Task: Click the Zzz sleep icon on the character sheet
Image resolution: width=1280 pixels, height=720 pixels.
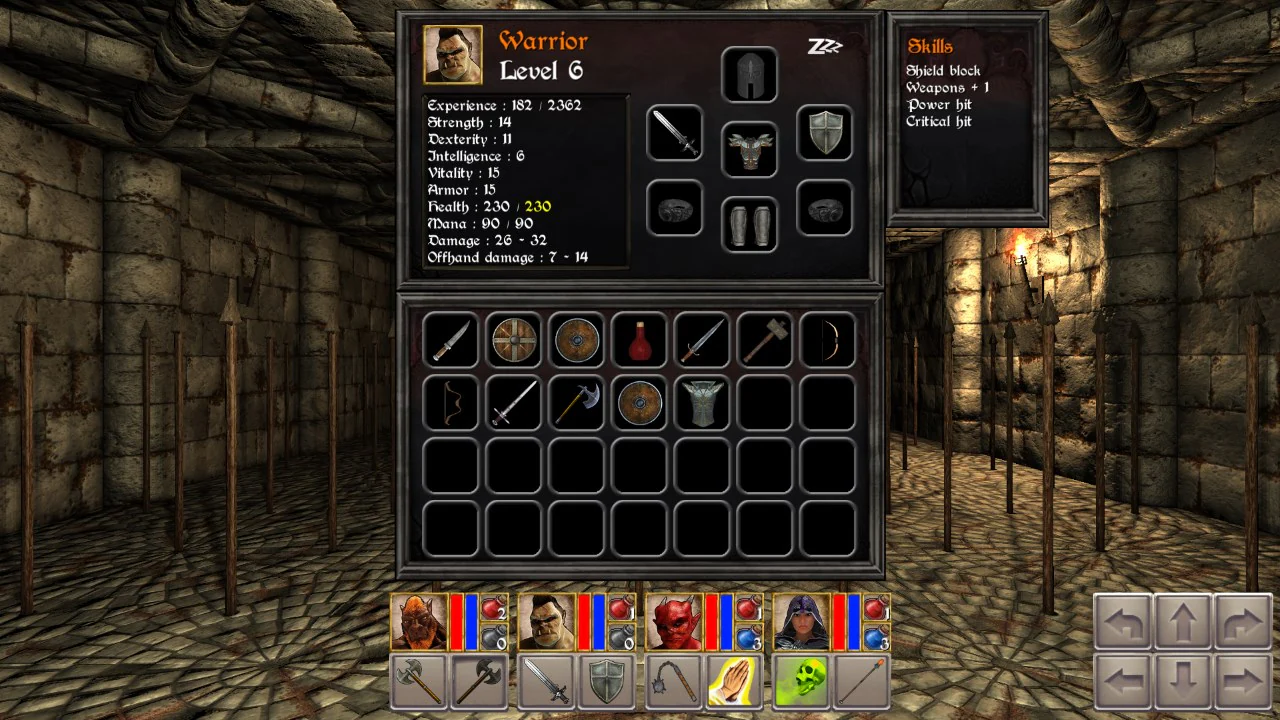Action: click(824, 46)
